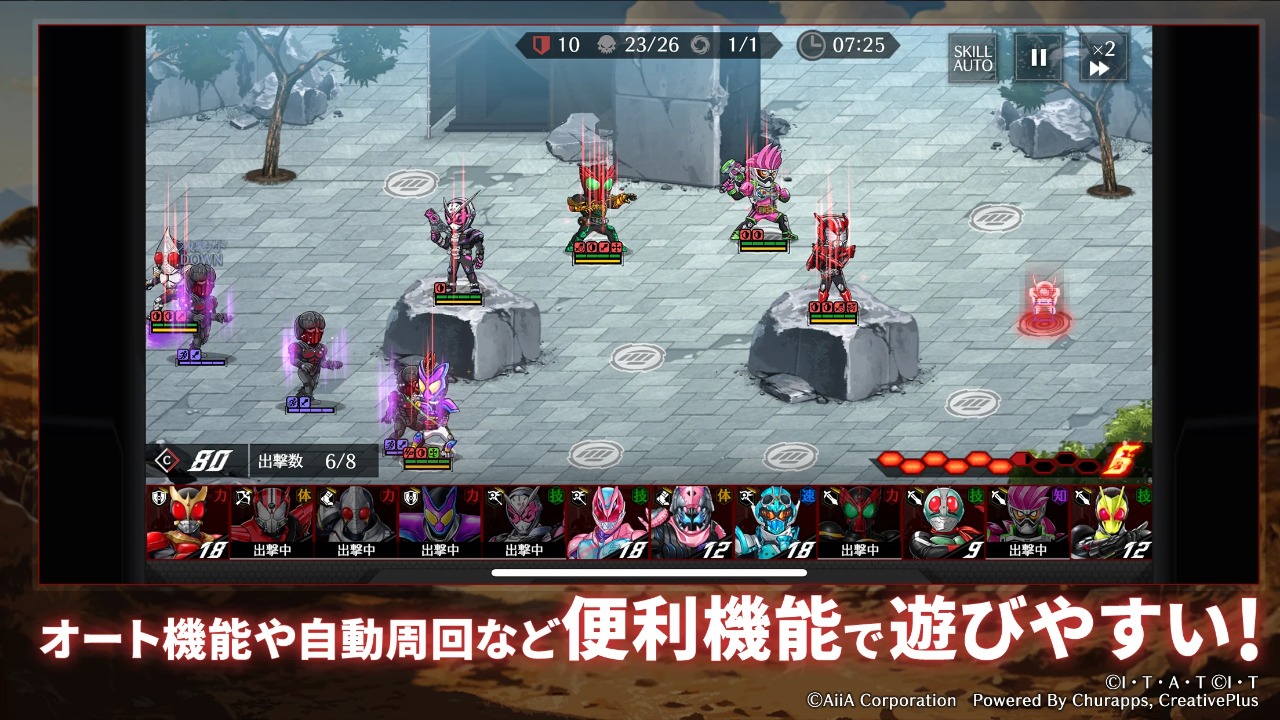Viewport: 1280px width, 720px height.
Task: Click the swirl wave counter icon showing 1/1
Action: click(700, 45)
